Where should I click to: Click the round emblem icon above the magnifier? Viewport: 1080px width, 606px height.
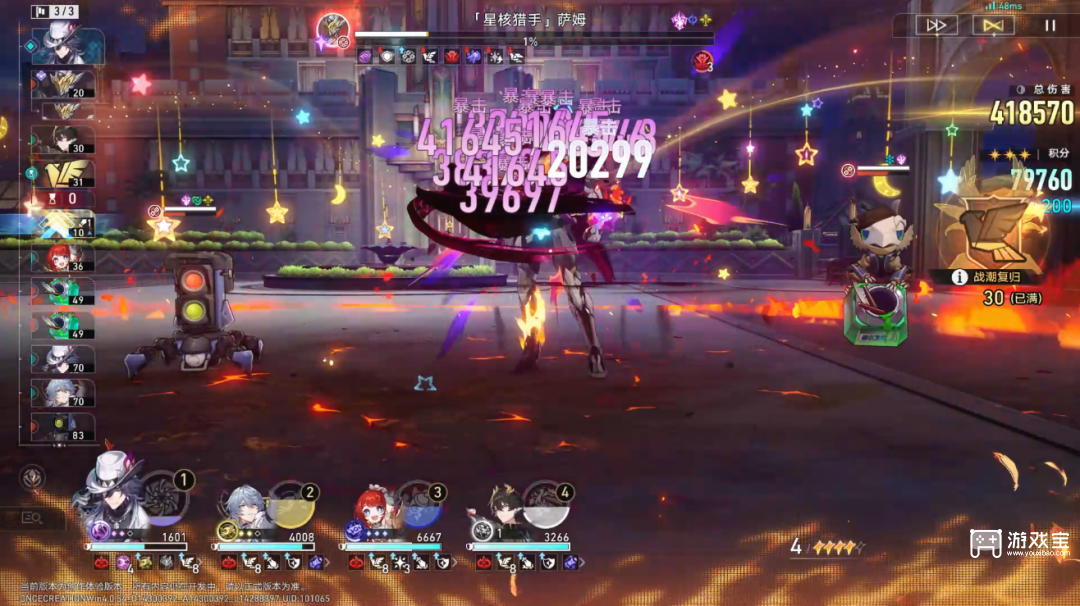(32, 478)
